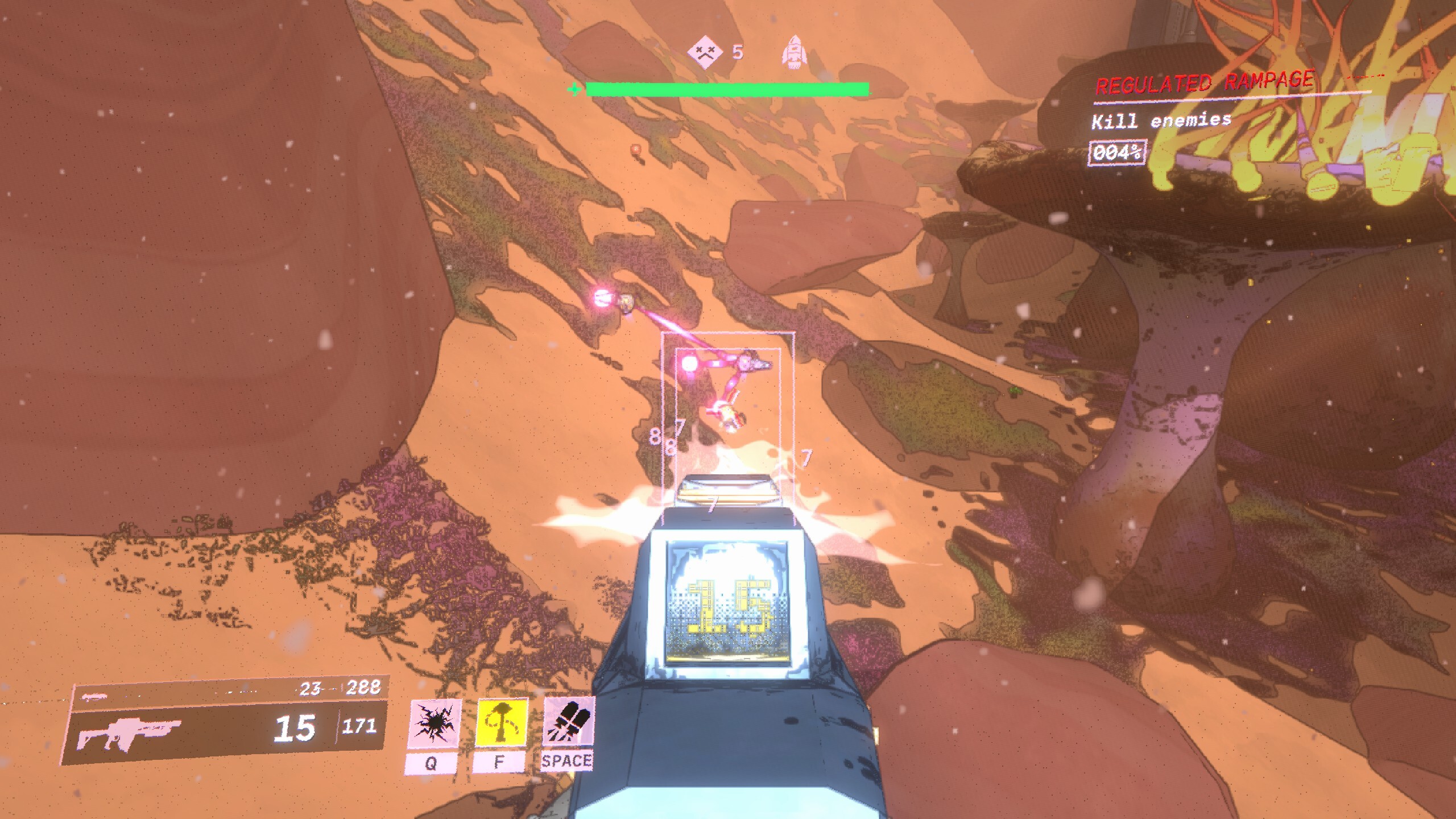This screenshot has width=1456, height=819.
Task: Activate the yellow mushroom drone ability icon
Action: pyautogui.click(x=502, y=720)
